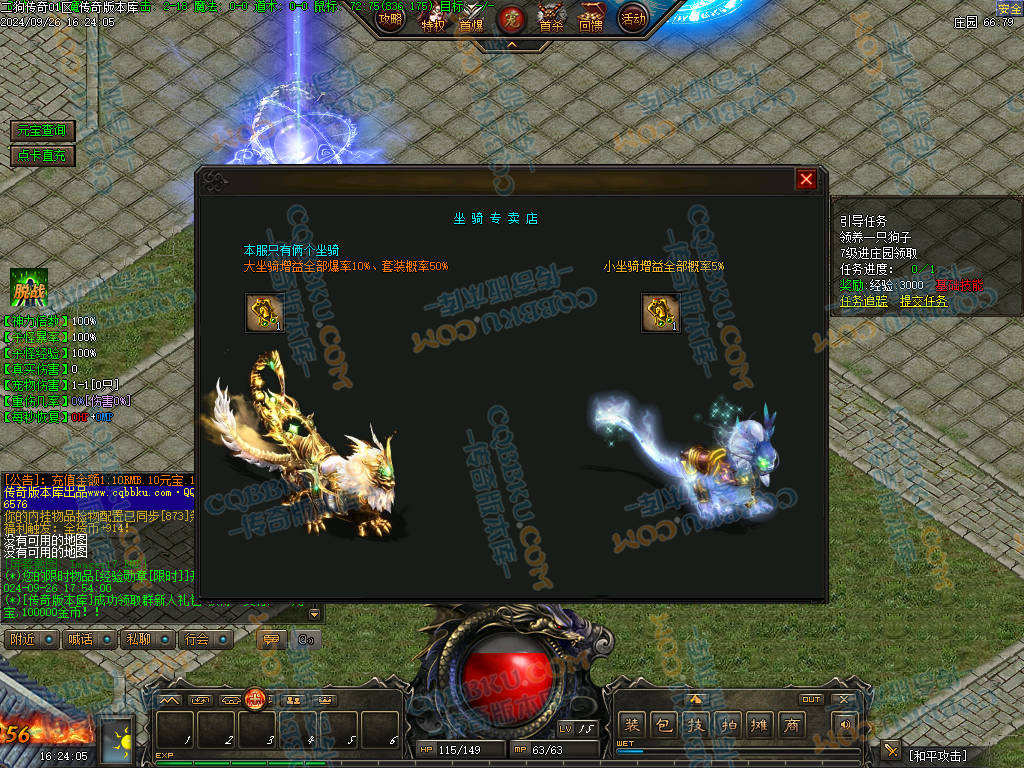Click 提交任务 to submit quest
Screen dimensions: 1024x768
click(924, 301)
